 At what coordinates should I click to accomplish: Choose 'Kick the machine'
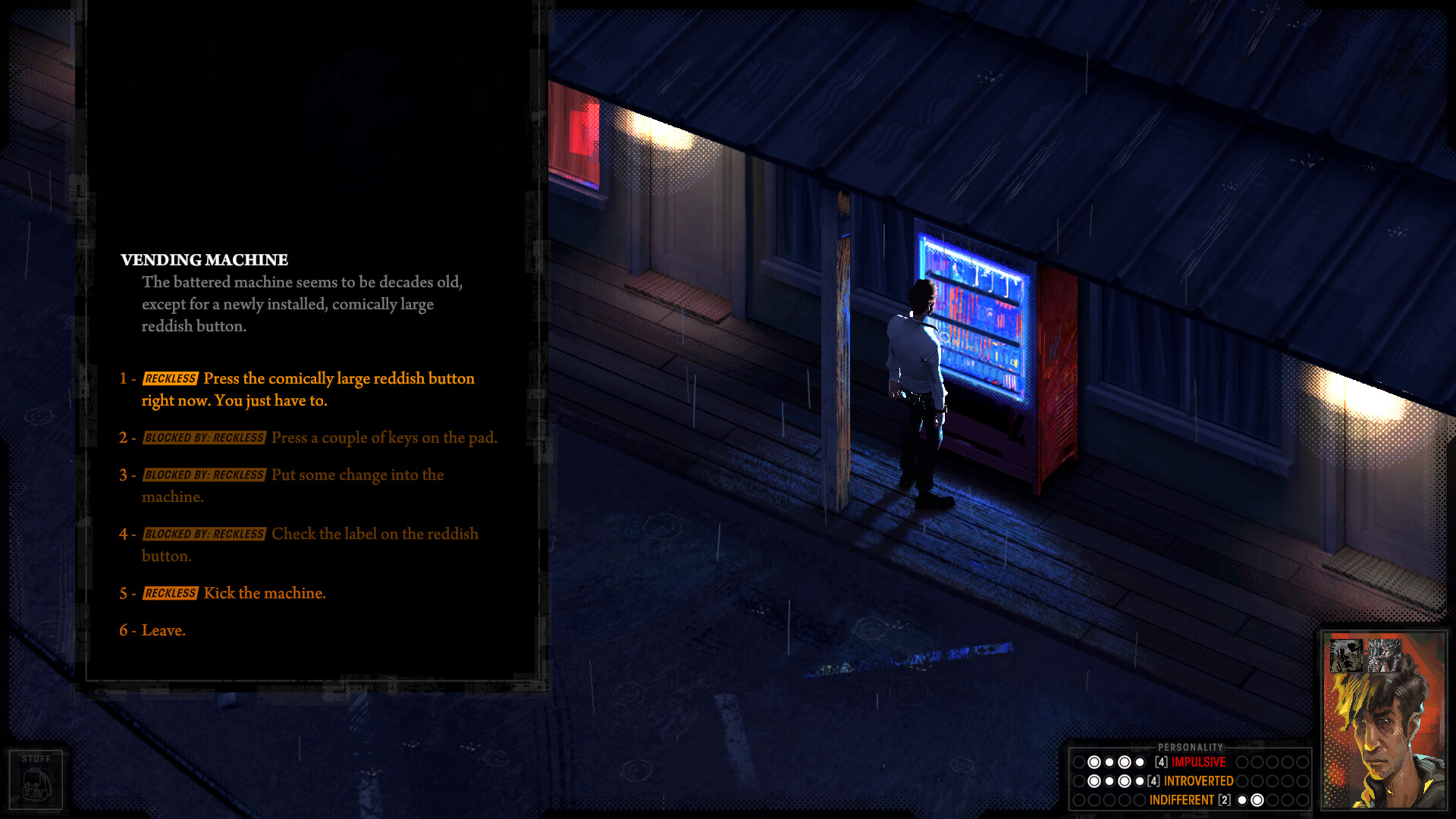(x=264, y=593)
